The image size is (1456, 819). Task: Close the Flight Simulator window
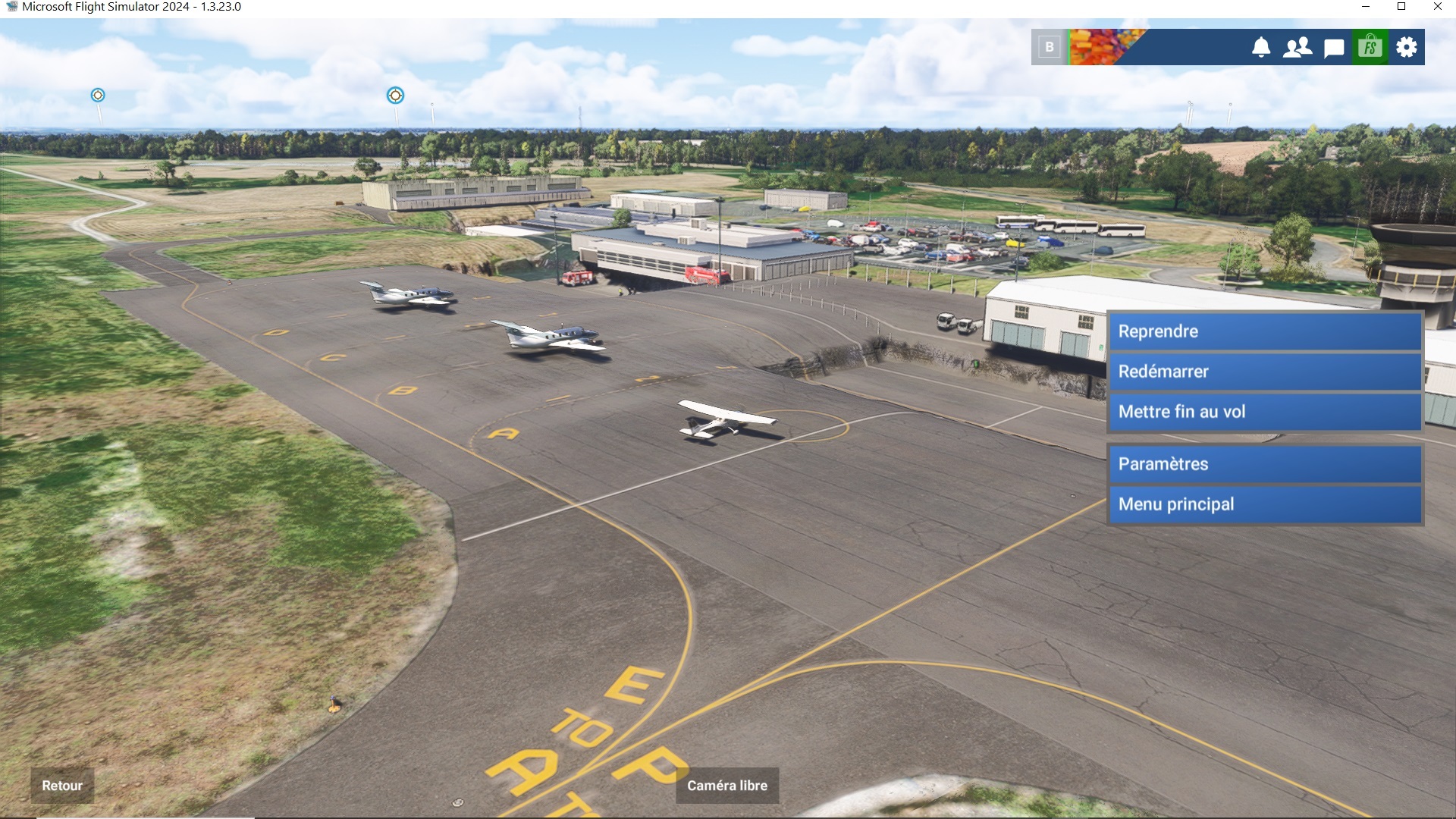pyautogui.click(x=1437, y=7)
